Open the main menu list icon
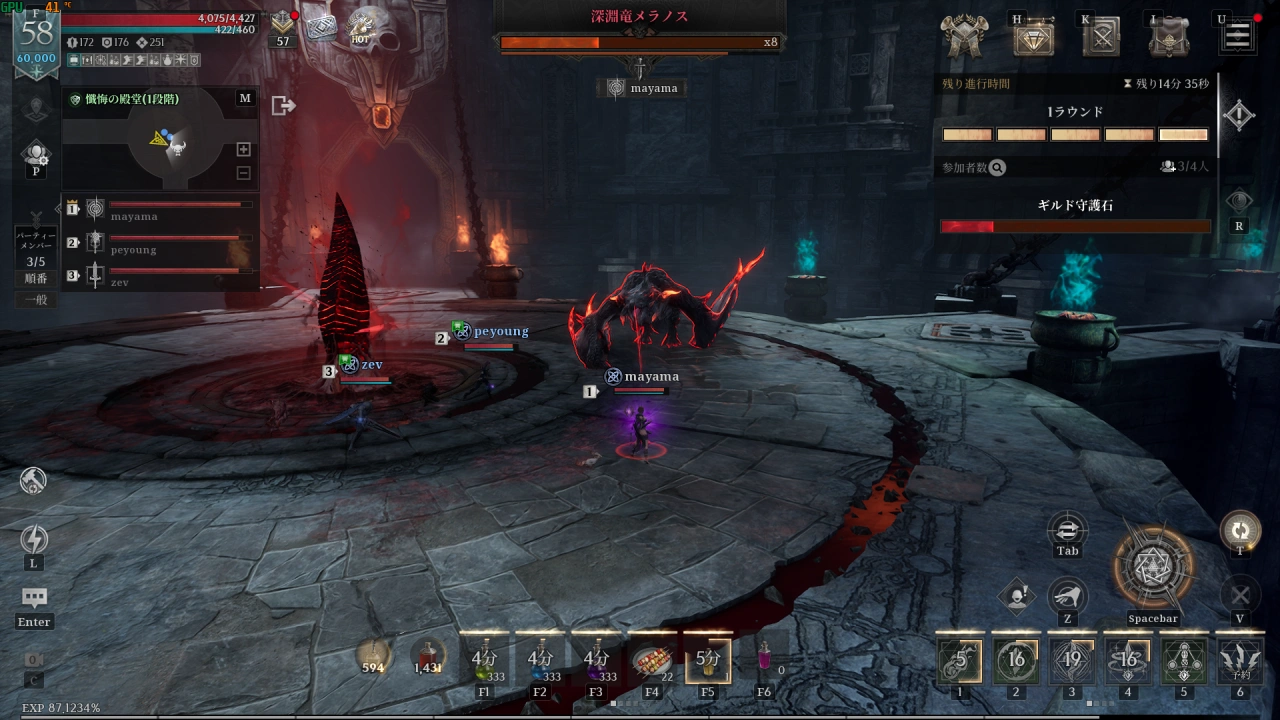The height and width of the screenshot is (720, 1280). (1237, 37)
